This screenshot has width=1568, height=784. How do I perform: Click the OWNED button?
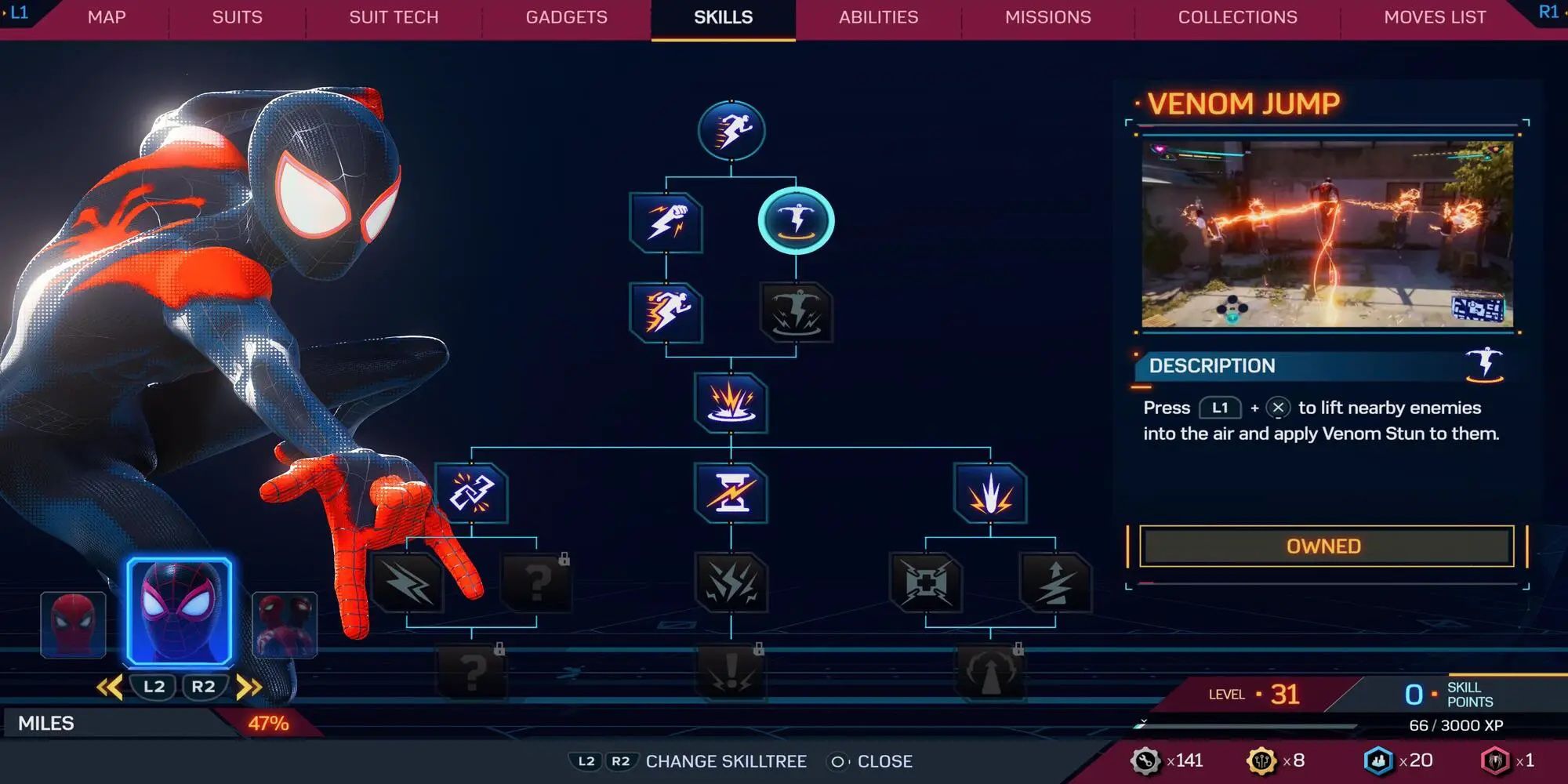coord(1323,546)
